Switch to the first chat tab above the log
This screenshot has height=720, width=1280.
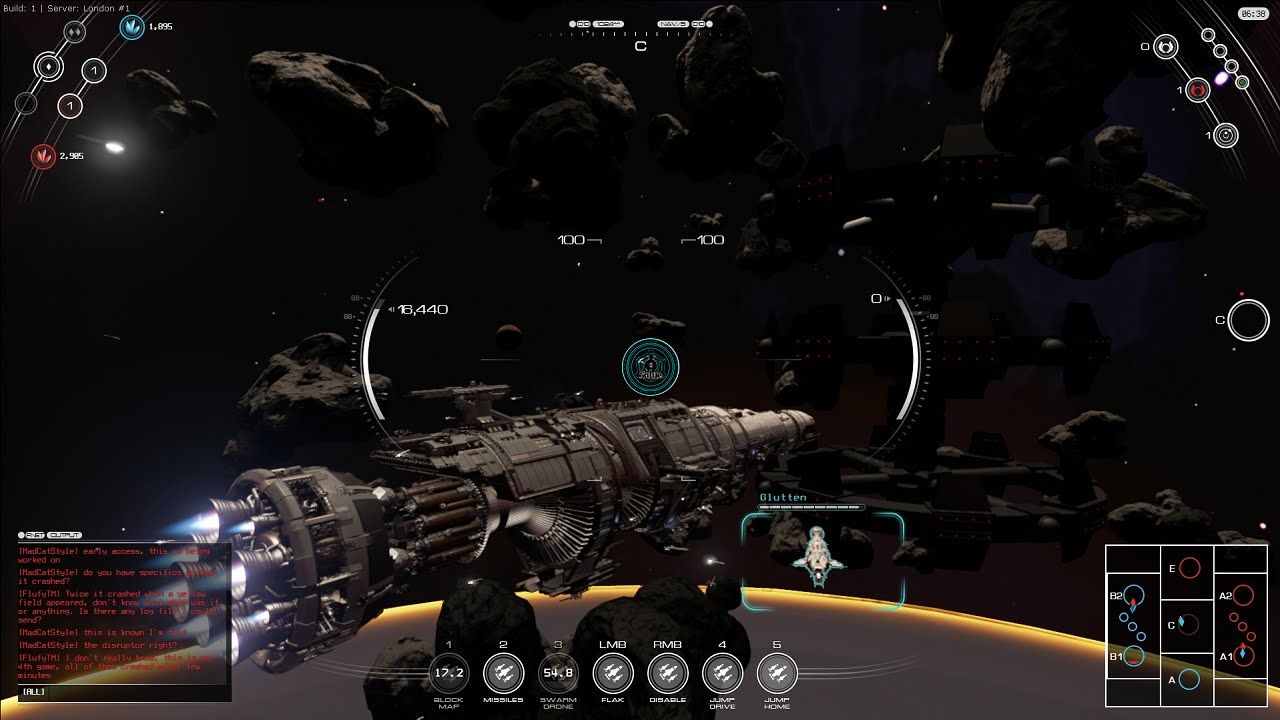pos(37,535)
